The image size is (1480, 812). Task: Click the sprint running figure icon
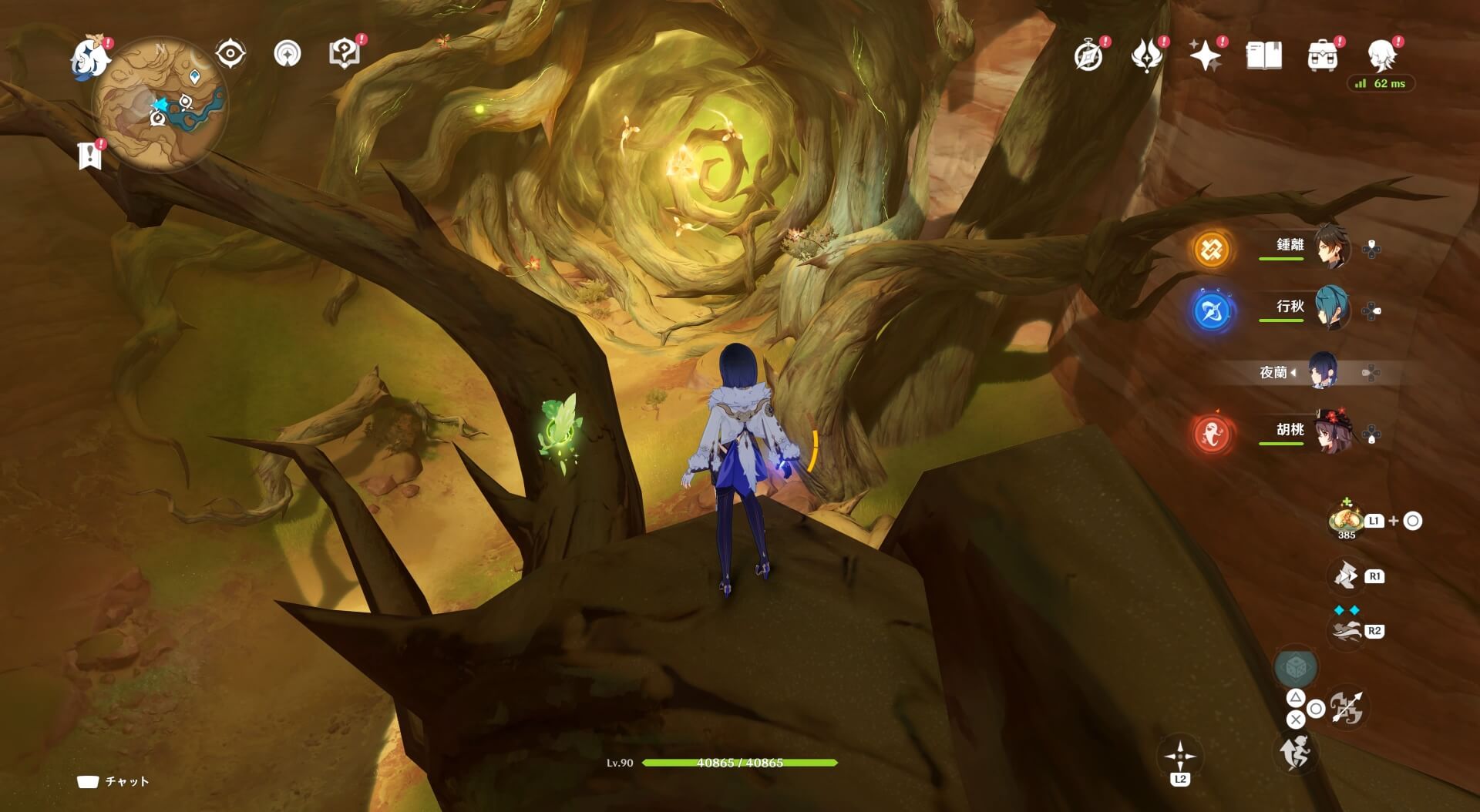[x=1296, y=751]
